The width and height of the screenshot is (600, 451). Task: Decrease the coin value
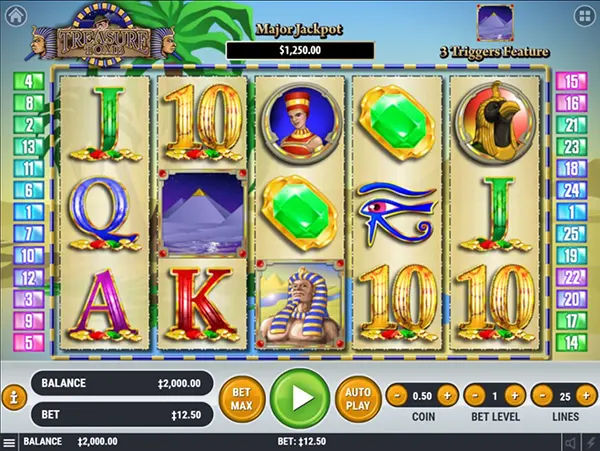[396, 394]
